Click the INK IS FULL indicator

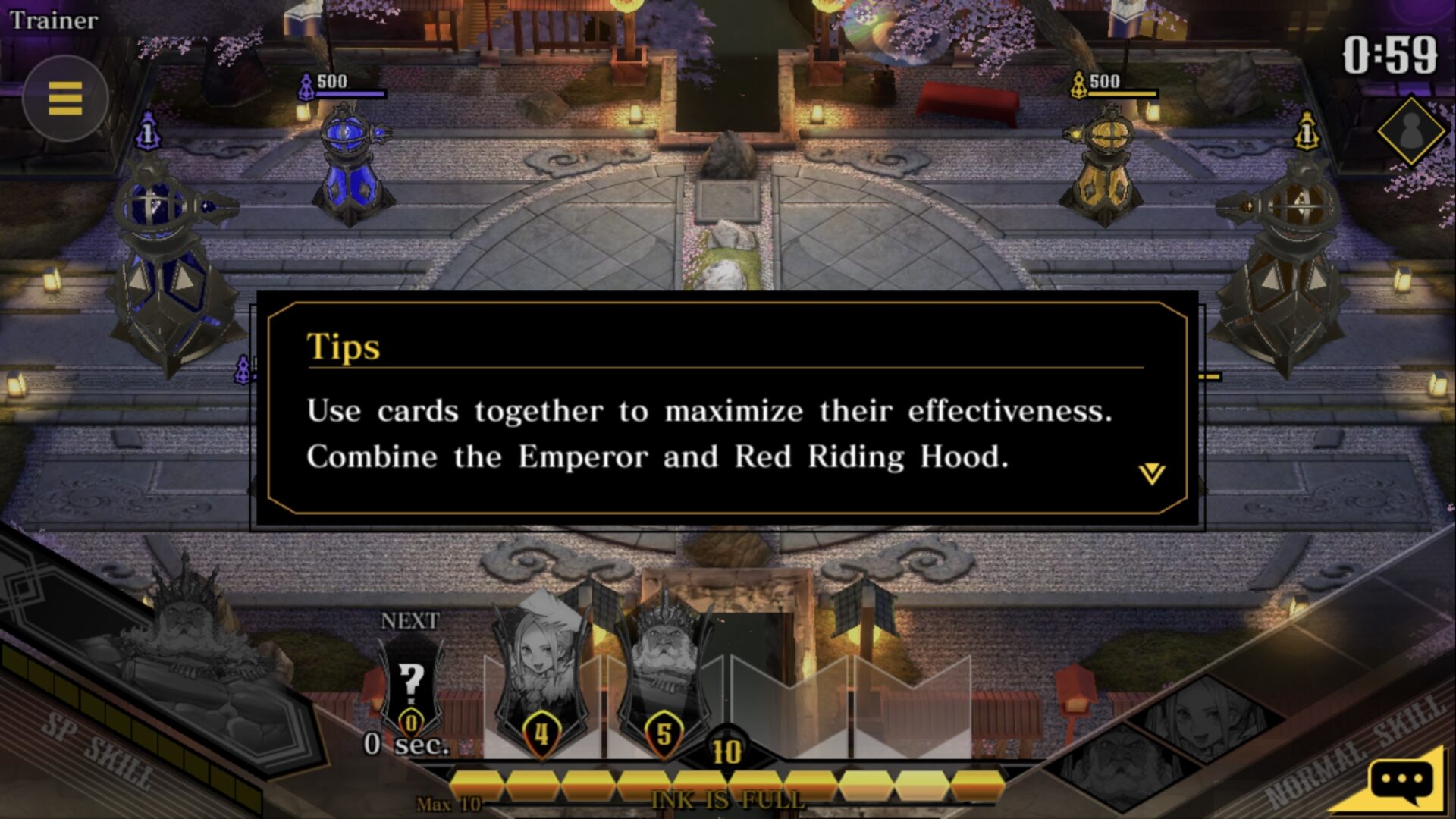tap(728, 800)
